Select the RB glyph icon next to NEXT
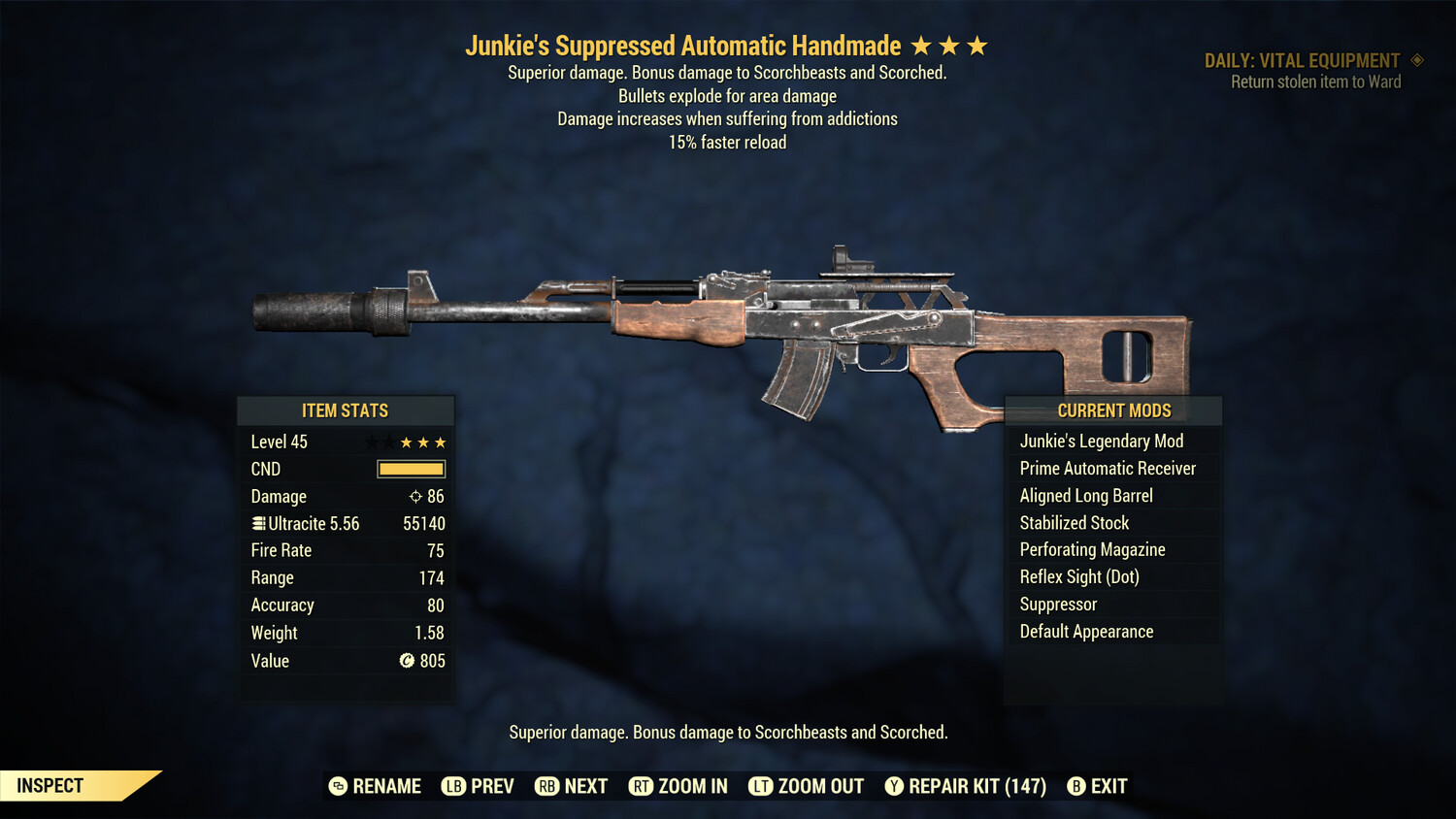The image size is (1456, 819). [548, 786]
